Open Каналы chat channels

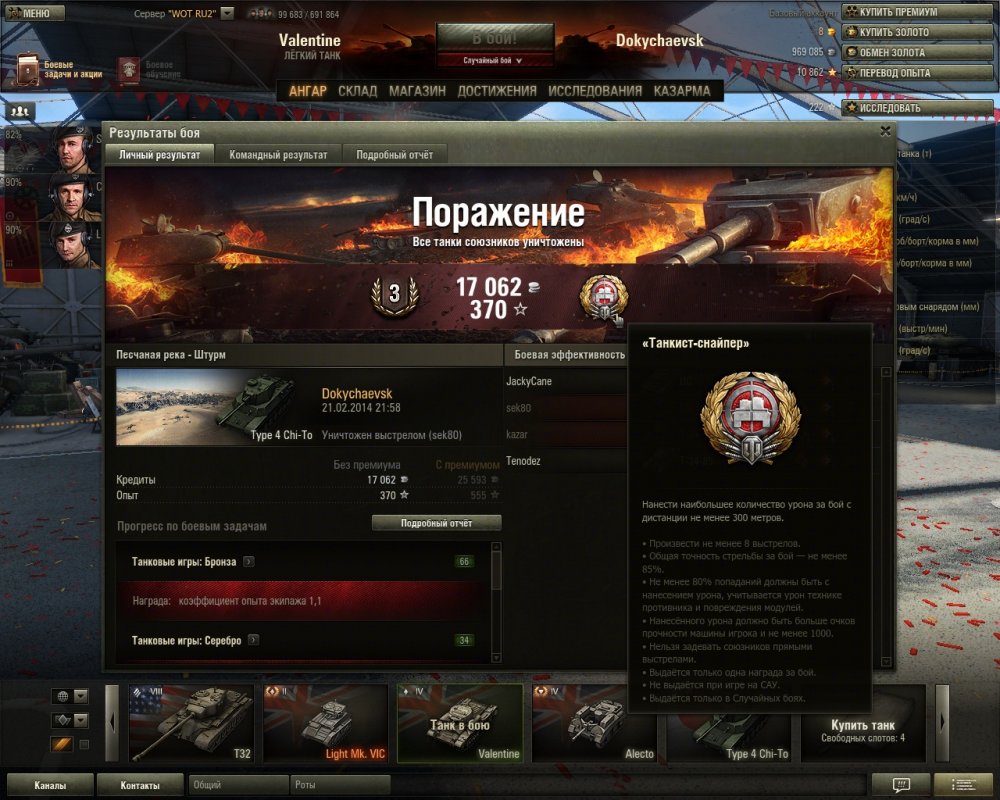click(x=50, y=785)
